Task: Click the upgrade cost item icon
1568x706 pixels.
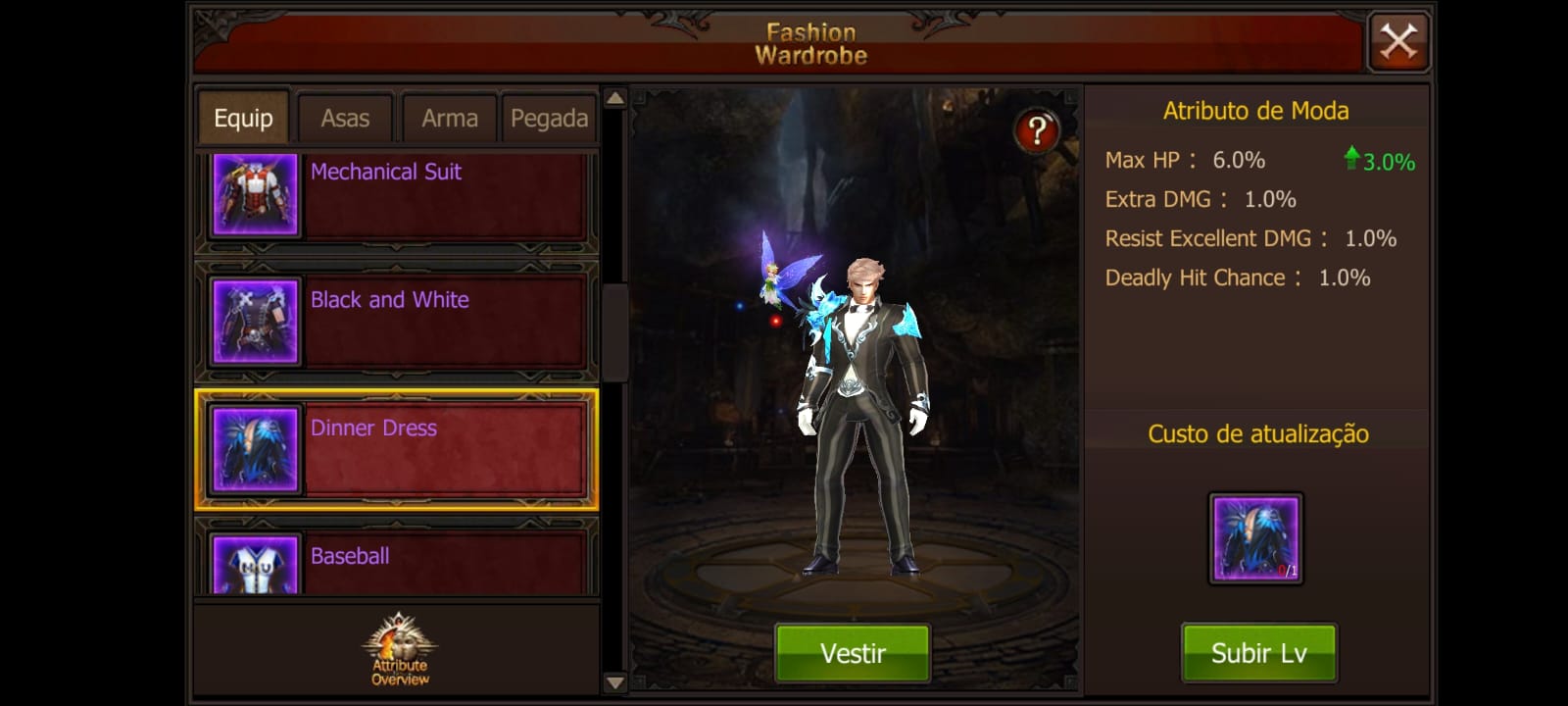Action: pos(1255,538)
